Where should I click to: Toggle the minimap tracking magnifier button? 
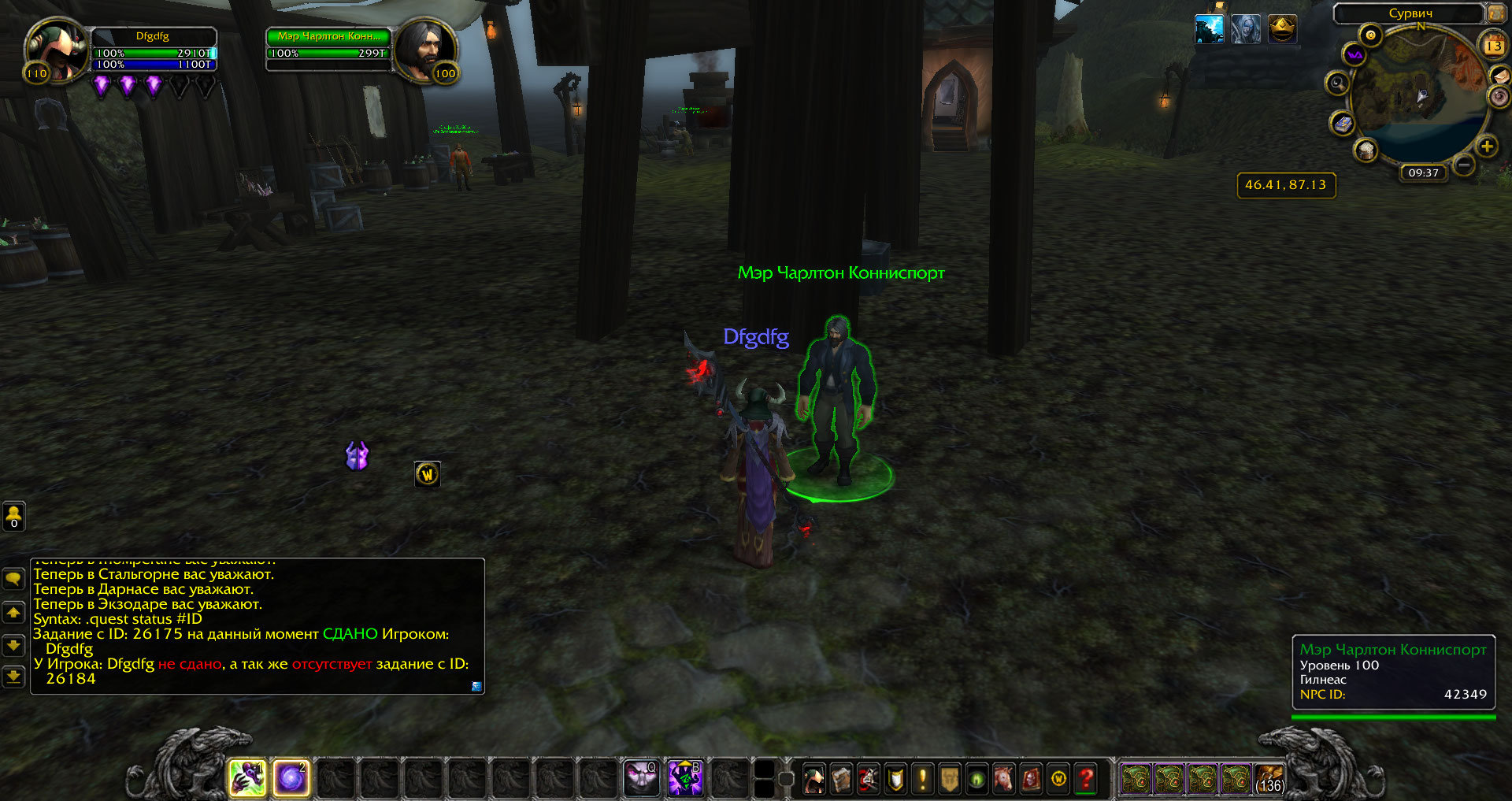[1336, 83]
